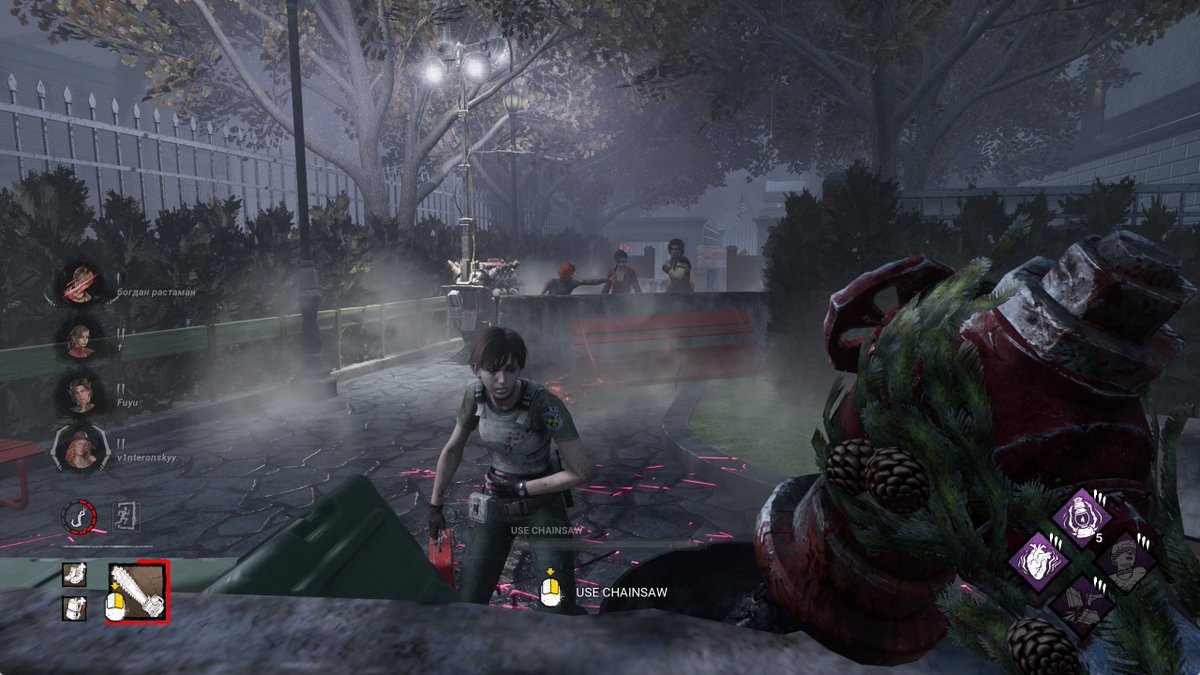The image size is (1200, 675).
Task: Click the red hook counter icon
Action: [x=78, y=516]
